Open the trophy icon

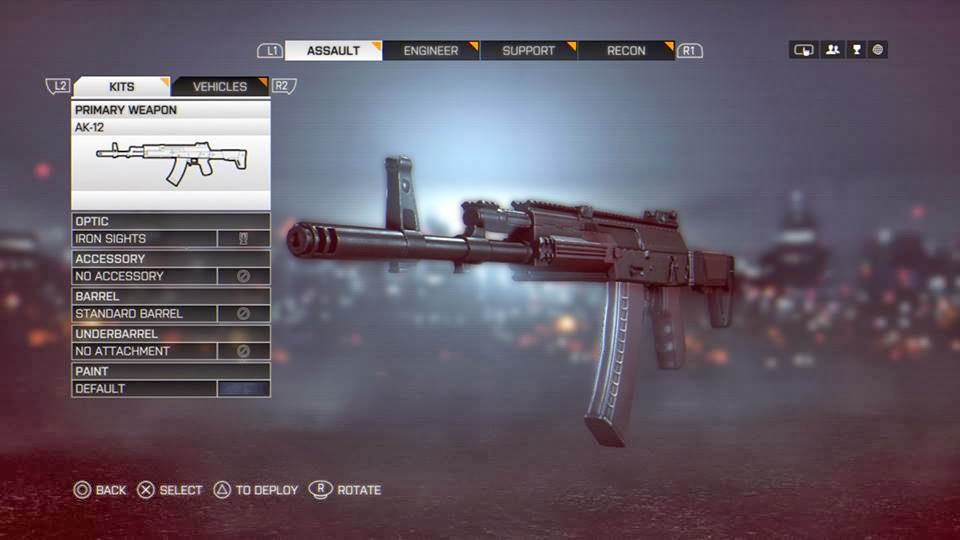click(x=856, y=50)
